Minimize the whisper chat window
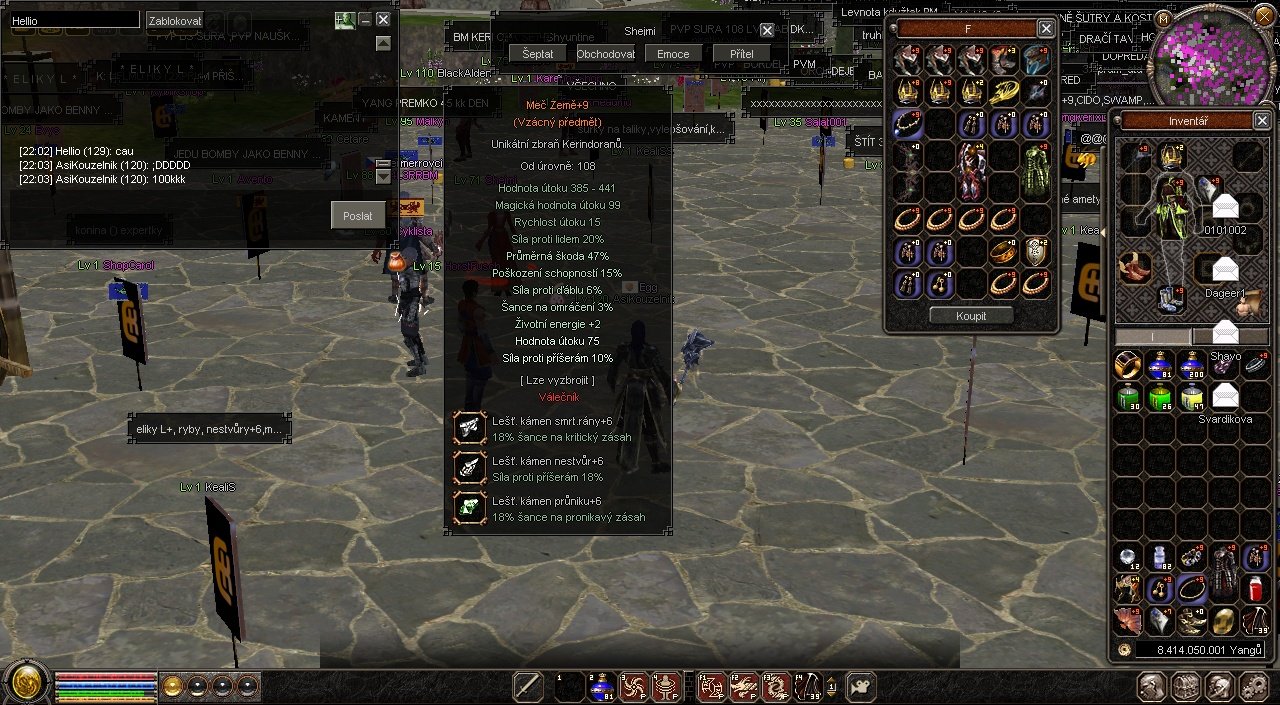The width and height of the screenshot is (1280, 705). click(x=365, y=19)
